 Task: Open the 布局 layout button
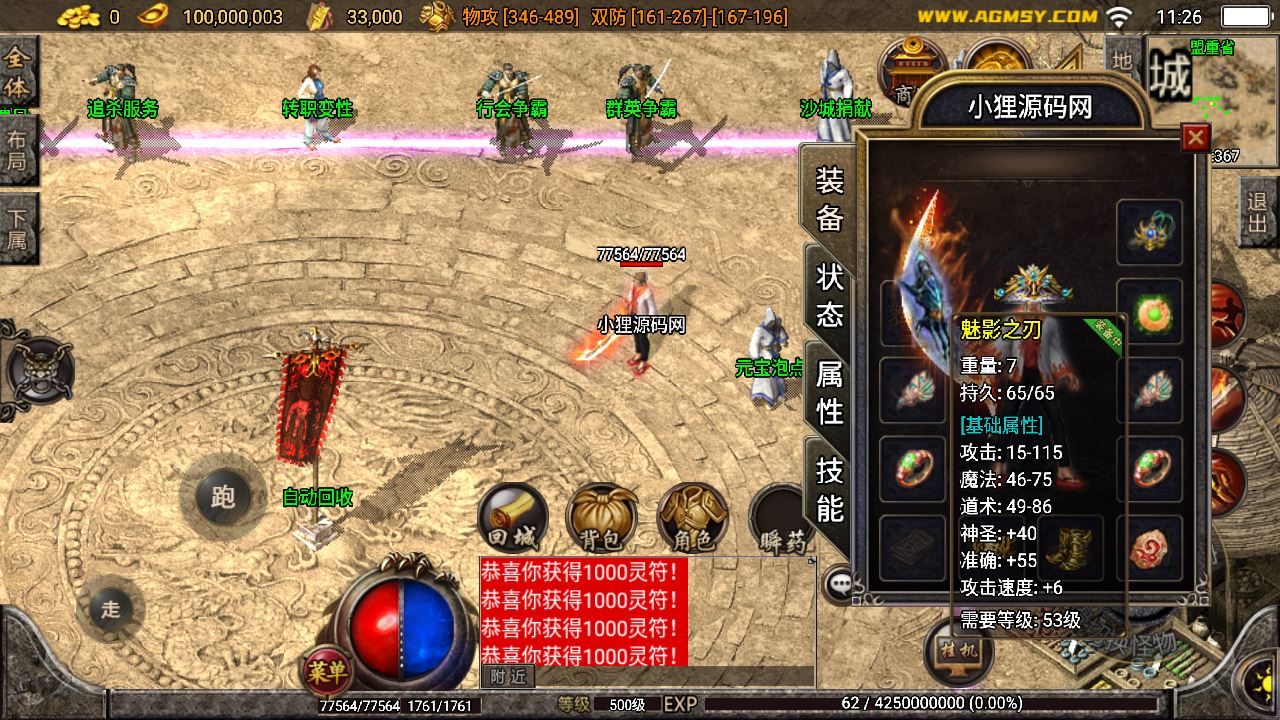pos(18,150)
